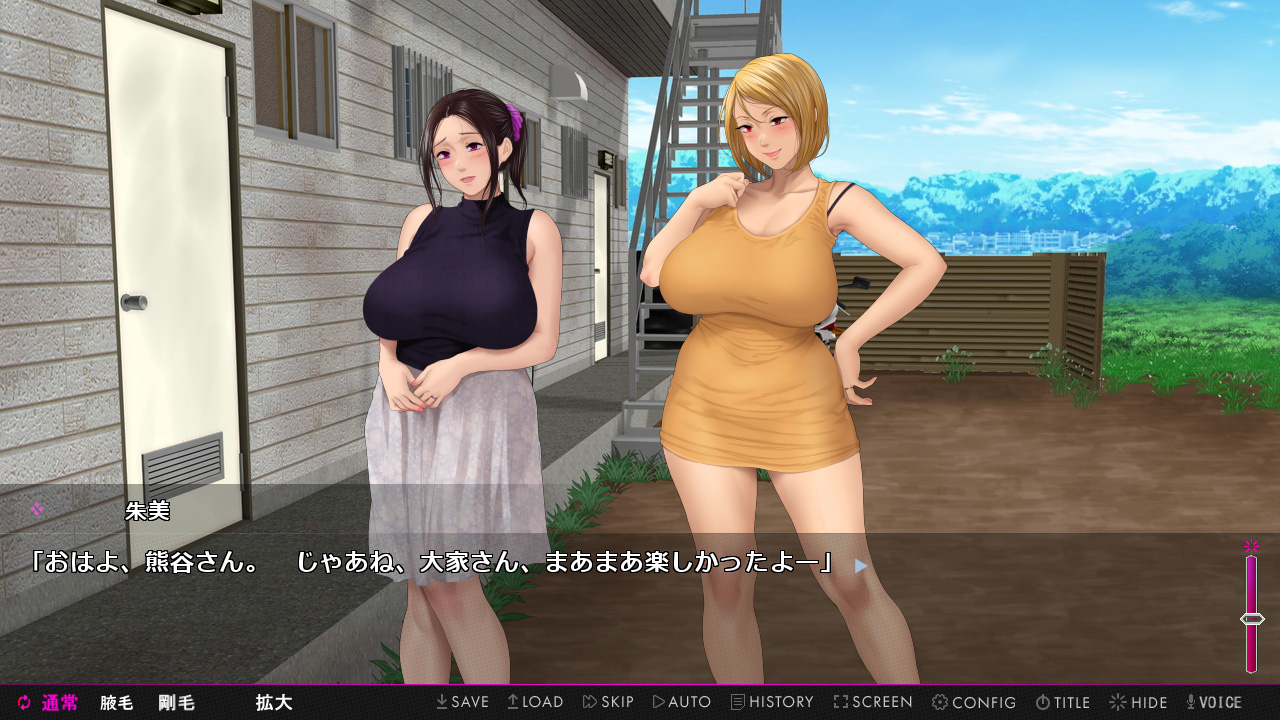Advance dialogue via the blue arrow indicator
This screenshot has width=1280, height=720.
point(861,565)
